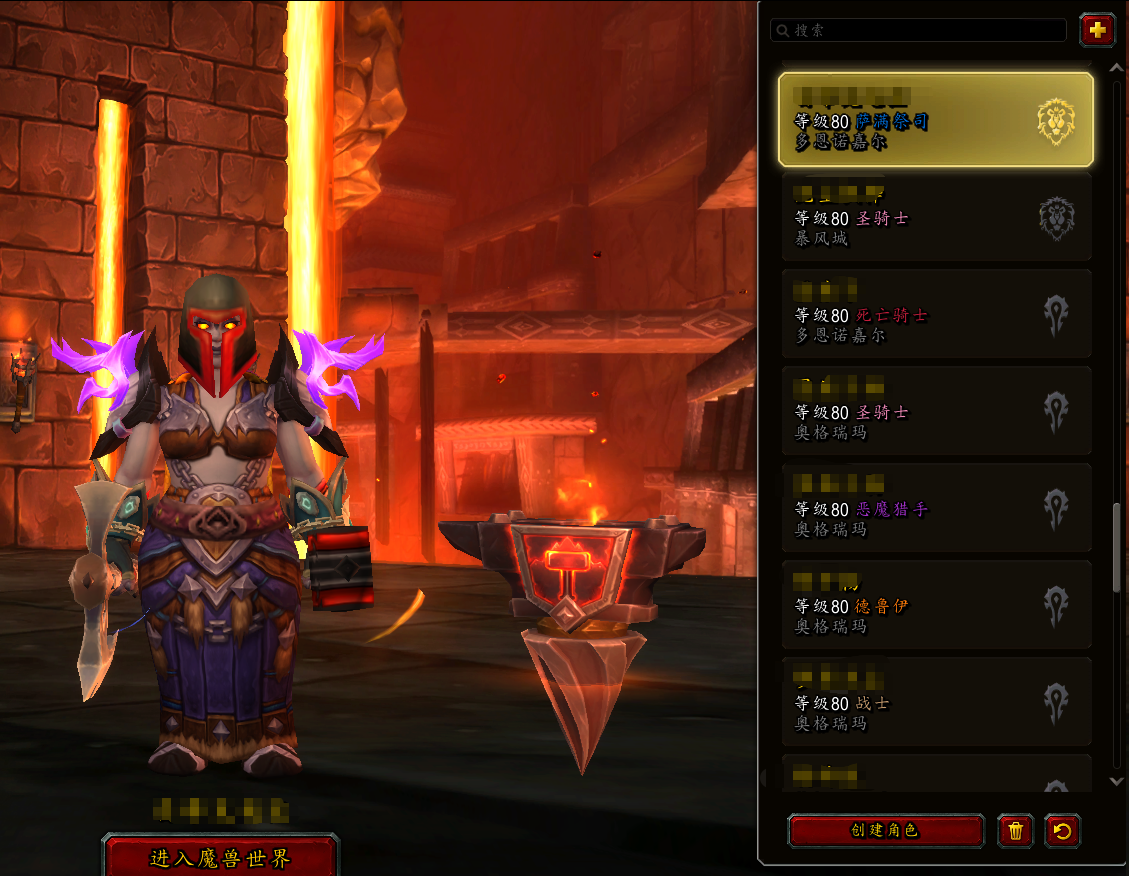This screenshot has width=1129, height=876.
Task: Click the undo arrow restore character button
Action: click(x=1062, y=830)
